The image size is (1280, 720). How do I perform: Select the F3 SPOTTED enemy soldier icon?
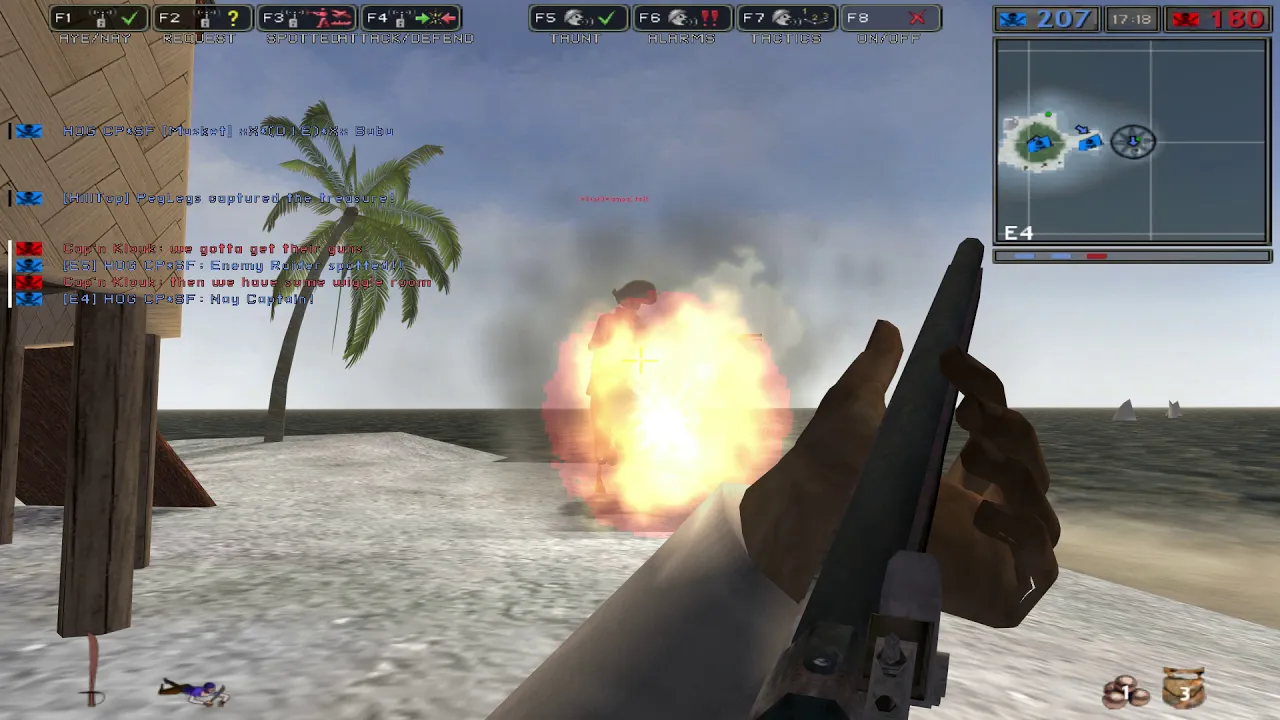[320, 17]
